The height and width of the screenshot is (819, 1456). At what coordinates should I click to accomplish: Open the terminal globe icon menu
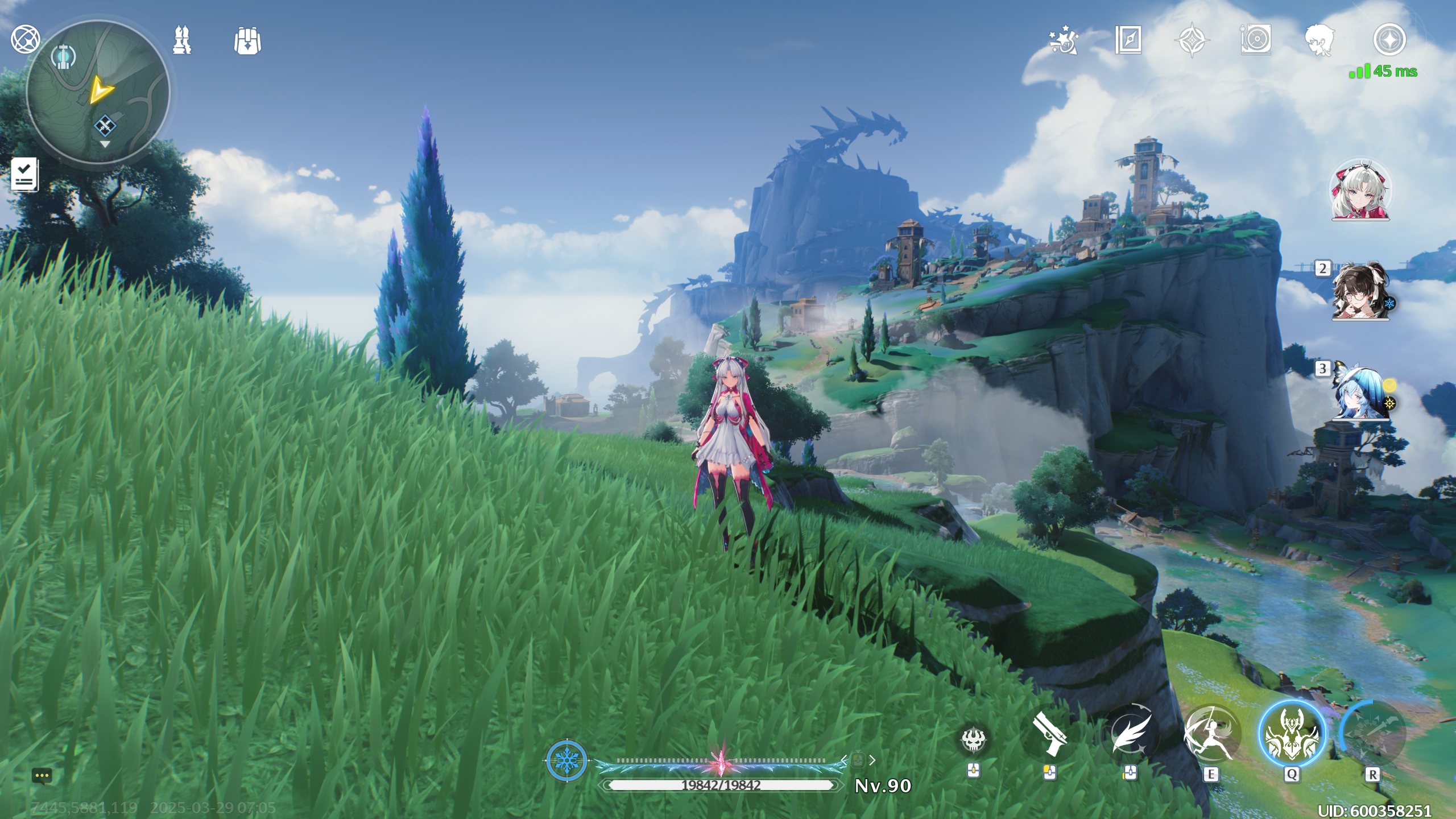pyautogui.click(x=26, y=39)
